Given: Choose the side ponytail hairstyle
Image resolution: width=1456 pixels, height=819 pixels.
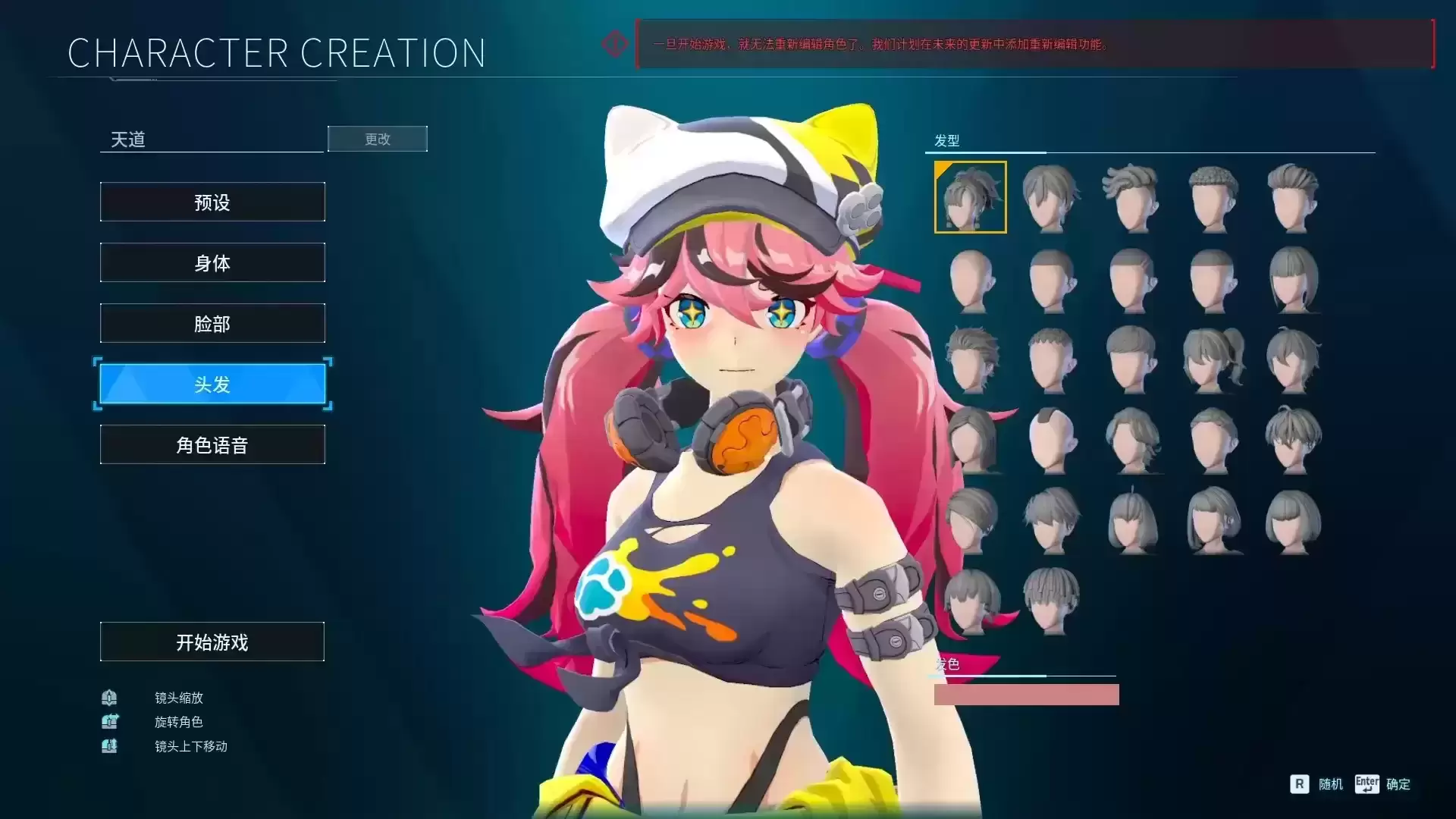Looking at the screenshot, I should [x=1213, y=359].
